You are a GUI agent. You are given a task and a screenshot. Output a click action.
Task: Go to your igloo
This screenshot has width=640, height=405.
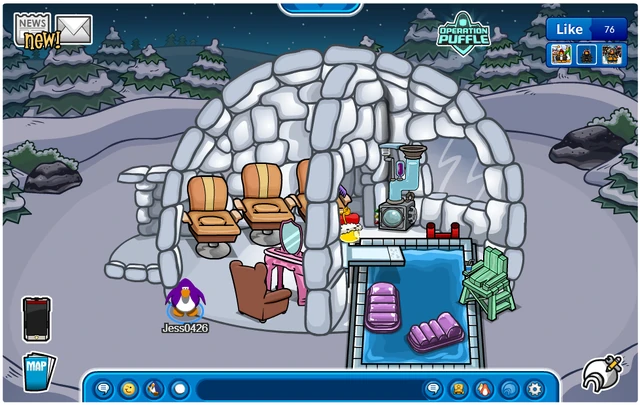point(510,388)
